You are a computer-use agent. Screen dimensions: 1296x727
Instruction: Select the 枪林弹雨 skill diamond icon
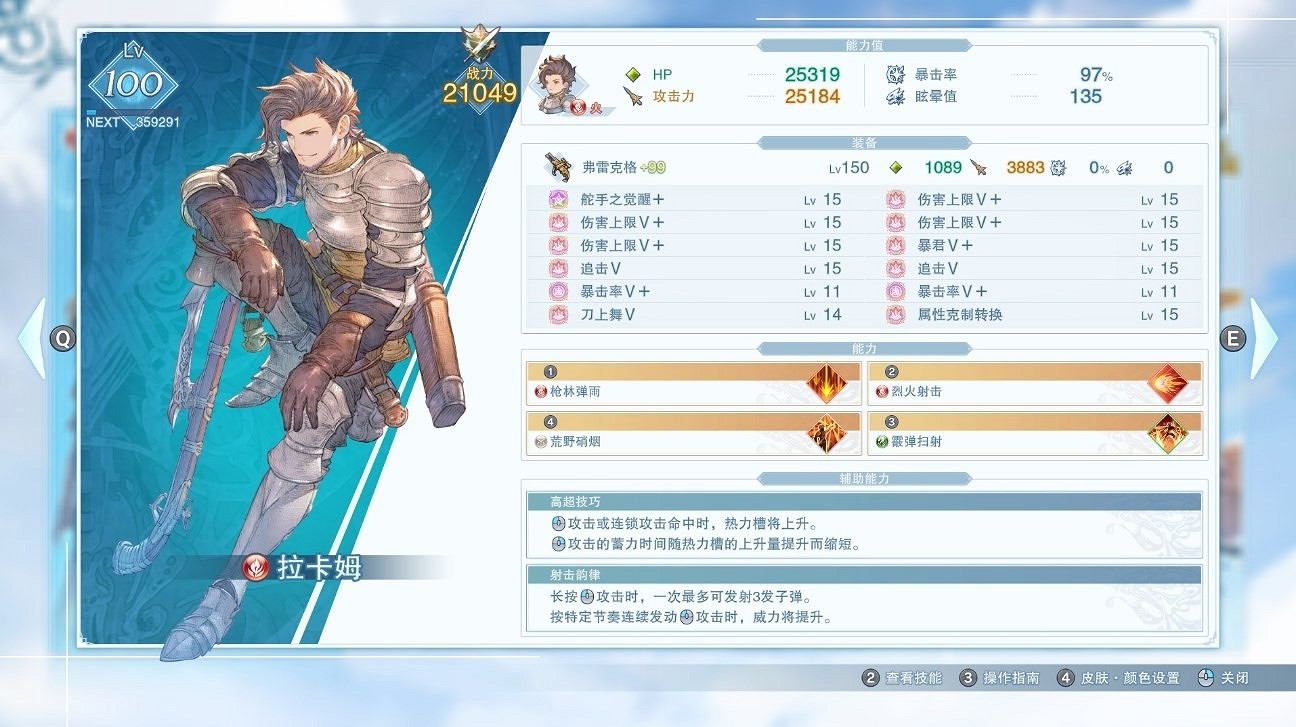coord(828,381)
